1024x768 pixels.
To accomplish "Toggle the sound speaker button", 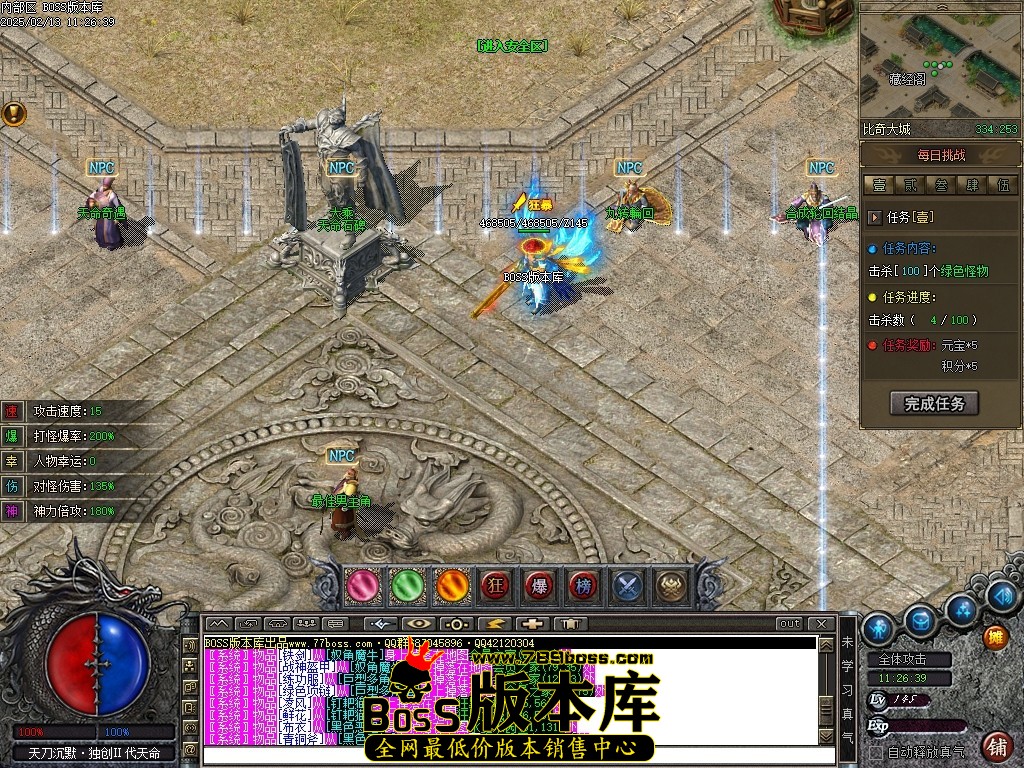I will [x=1001, y=596].
